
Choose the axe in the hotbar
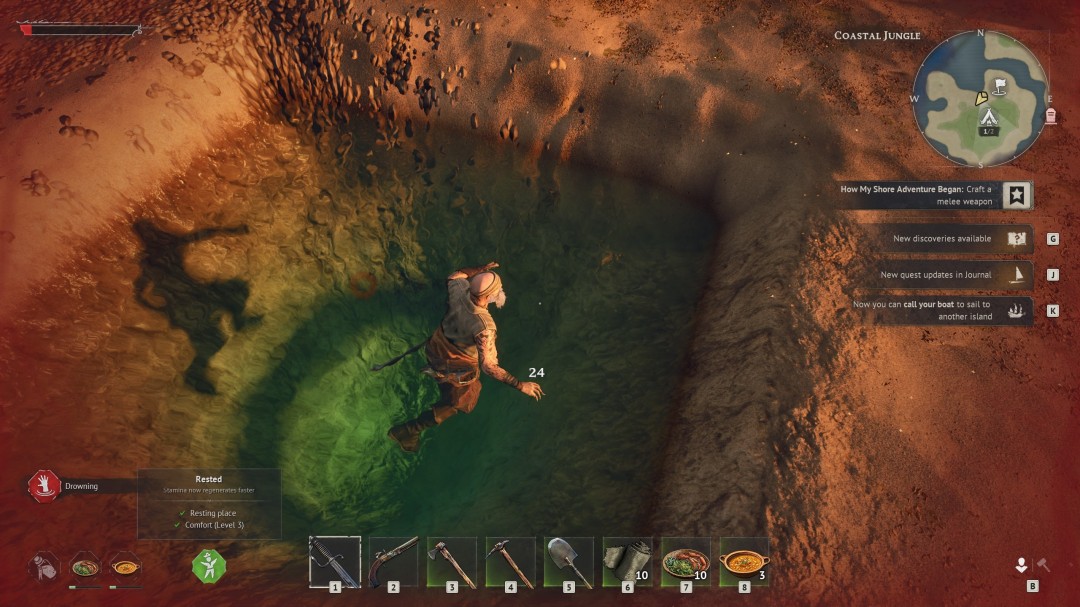click(452, 561)
